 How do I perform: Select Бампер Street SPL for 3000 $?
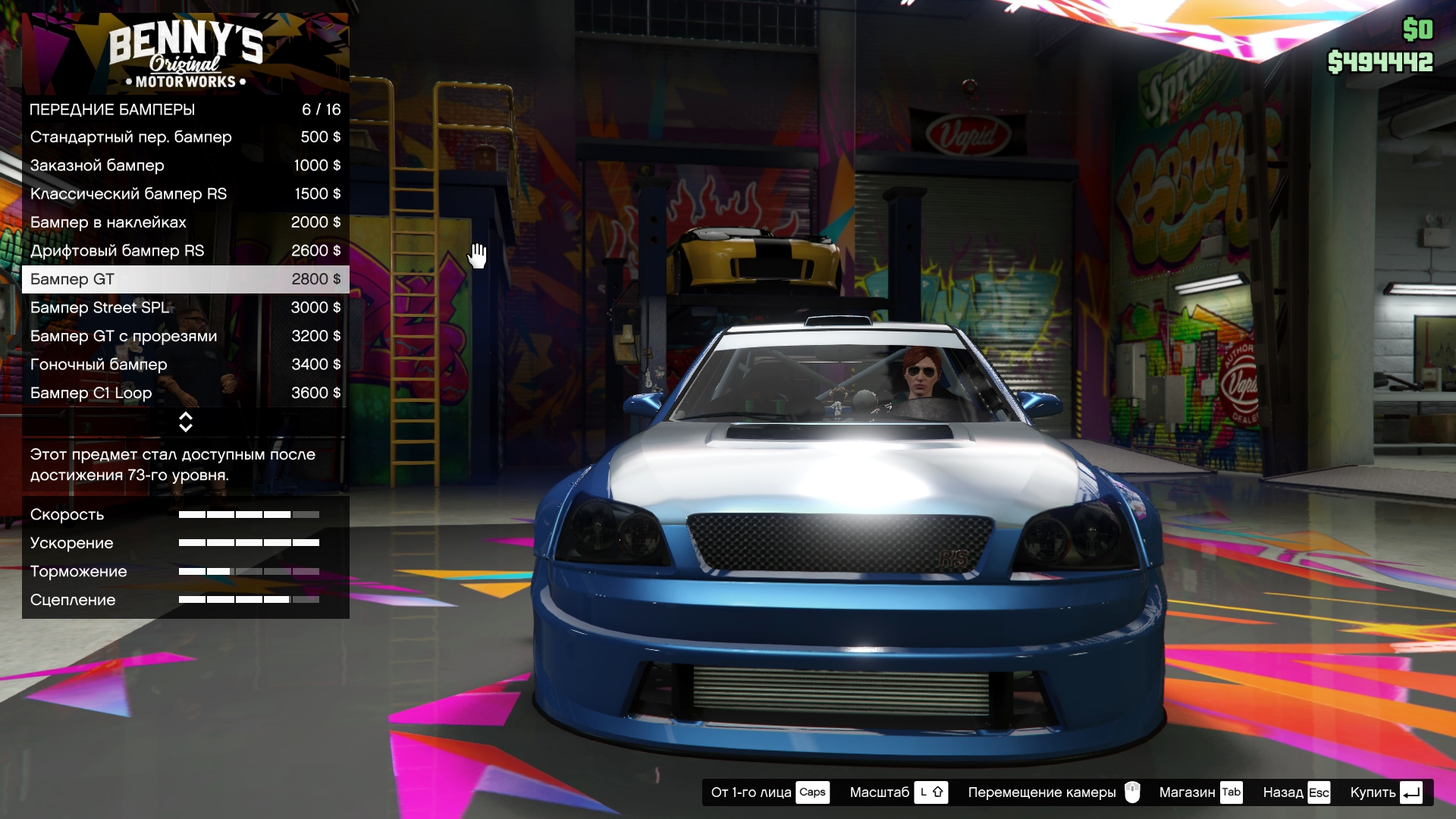tap(185, 308)
